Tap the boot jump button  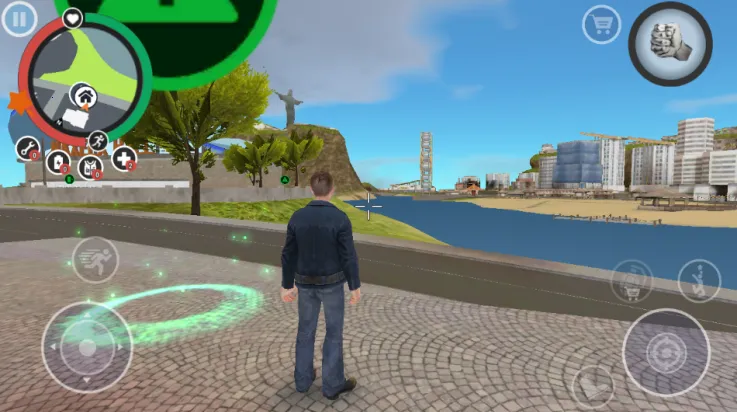pyautogui.click(x=592, y=385)
